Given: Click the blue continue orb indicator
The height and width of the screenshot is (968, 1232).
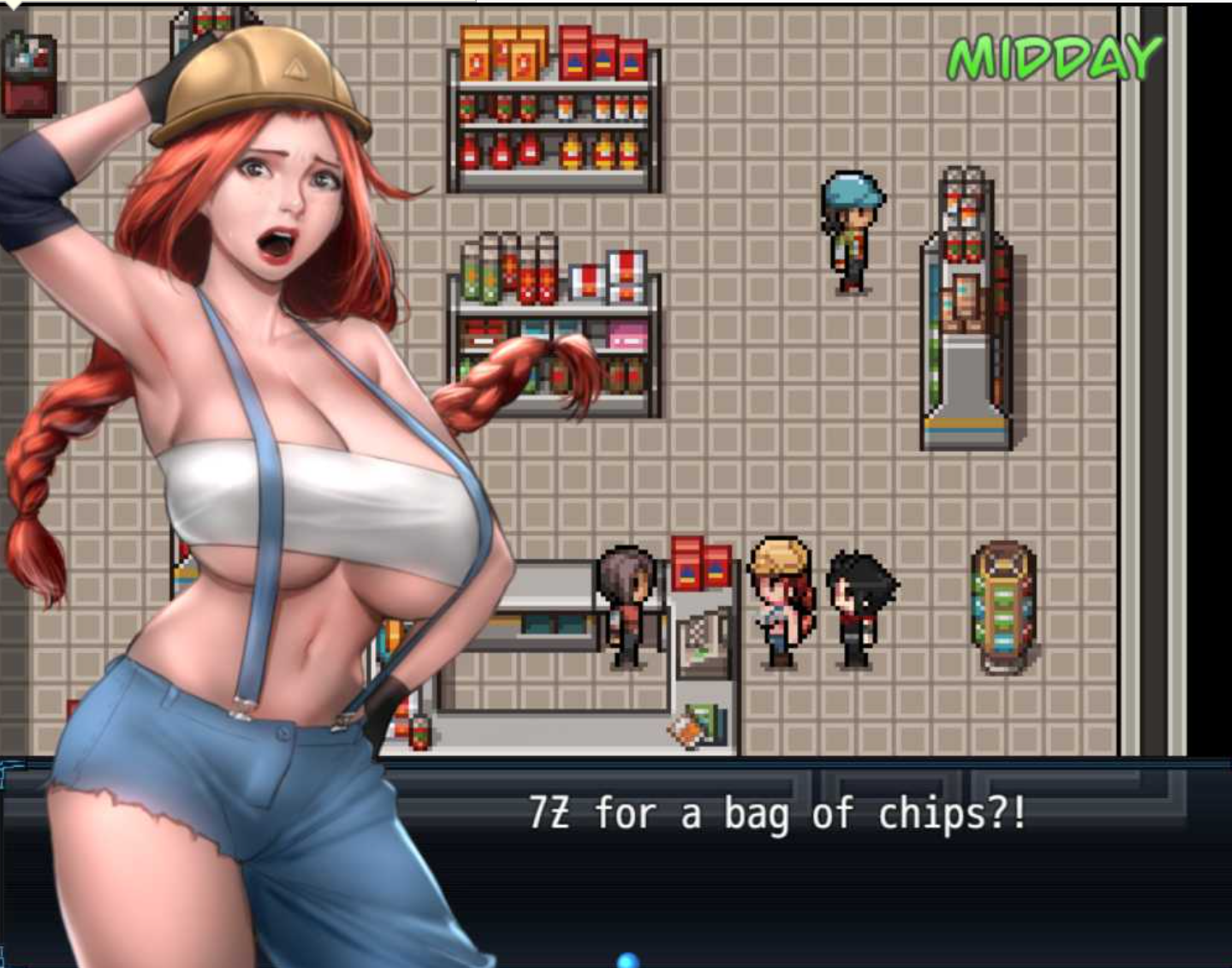Looking at the screenshot, I should point(628,960).
